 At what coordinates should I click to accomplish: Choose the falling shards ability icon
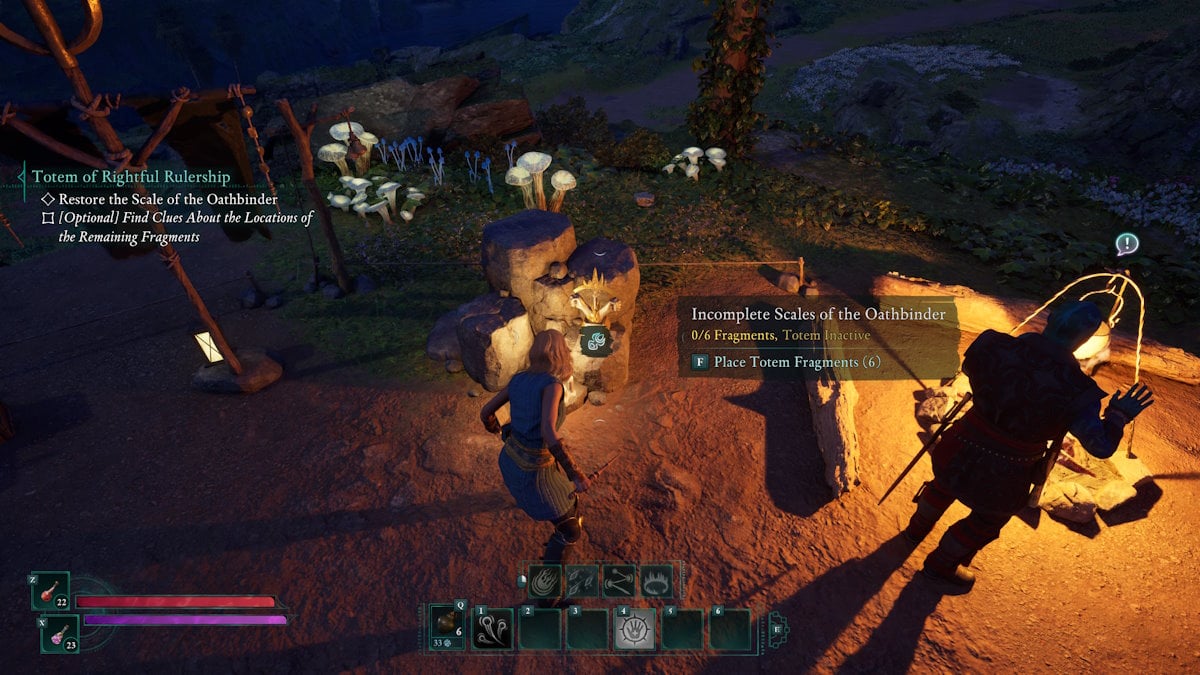click(x=582, y=581)
